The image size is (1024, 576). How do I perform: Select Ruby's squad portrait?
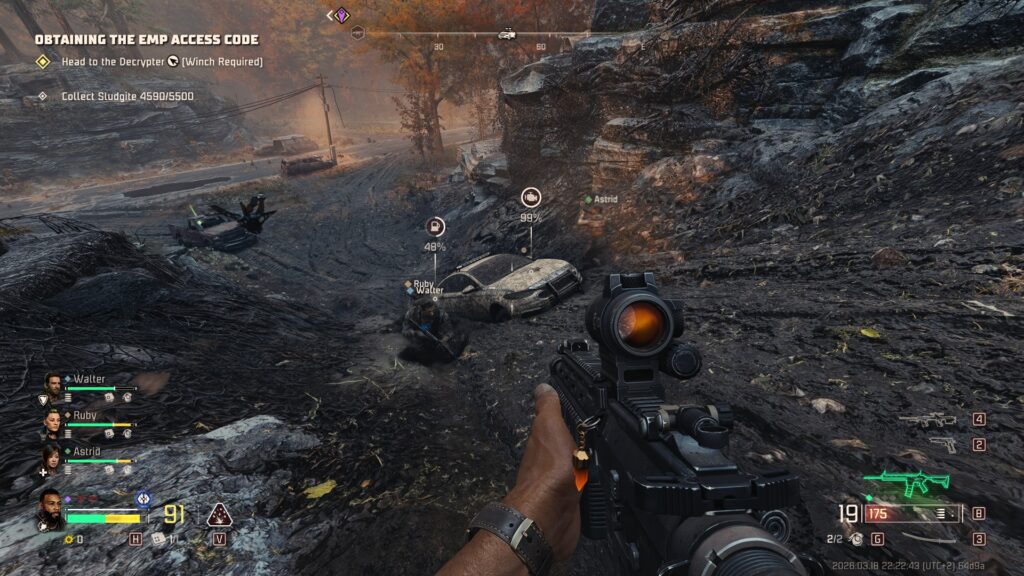point(53,418)
